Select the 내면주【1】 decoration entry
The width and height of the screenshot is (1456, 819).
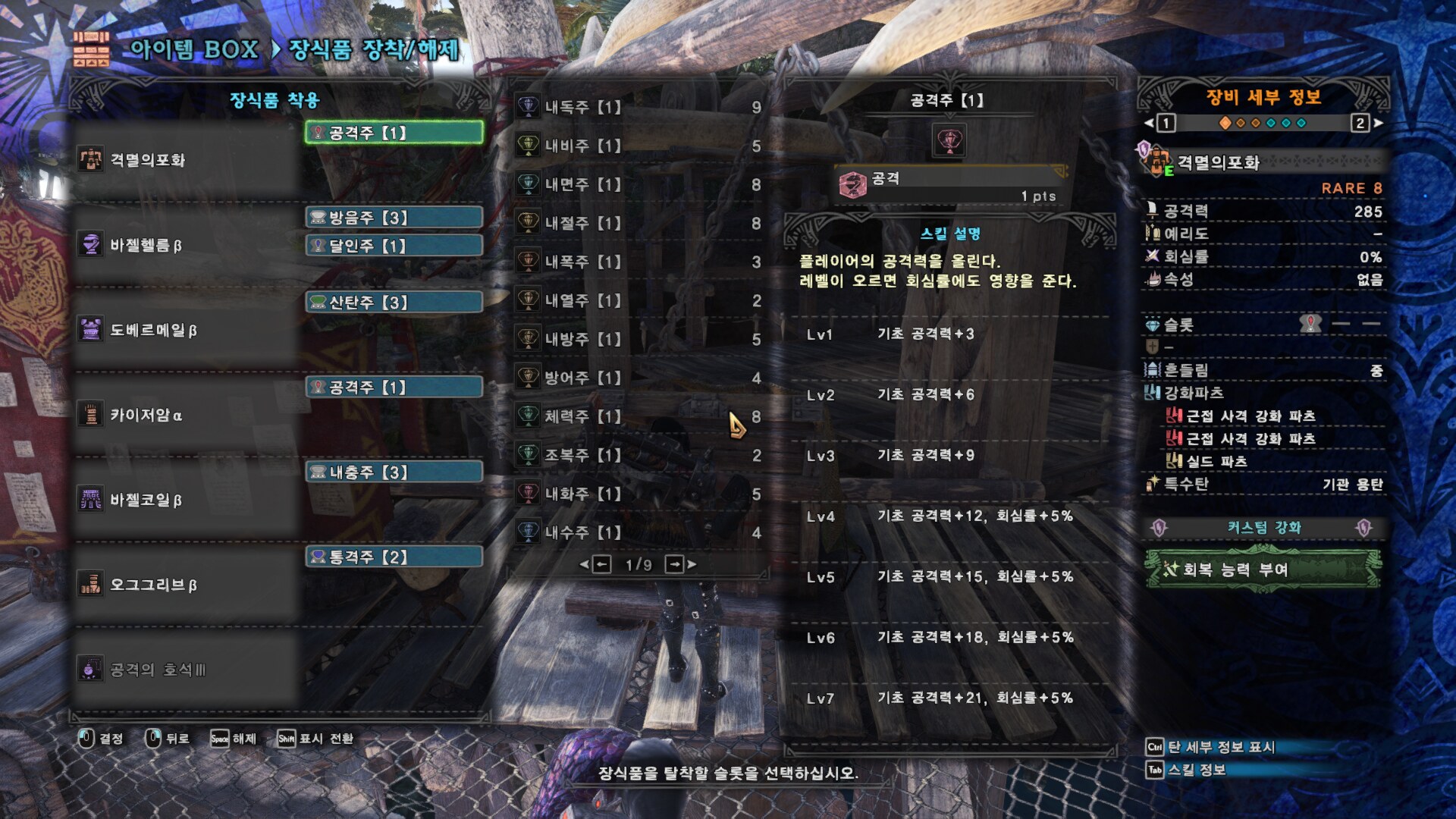point(637,184)
